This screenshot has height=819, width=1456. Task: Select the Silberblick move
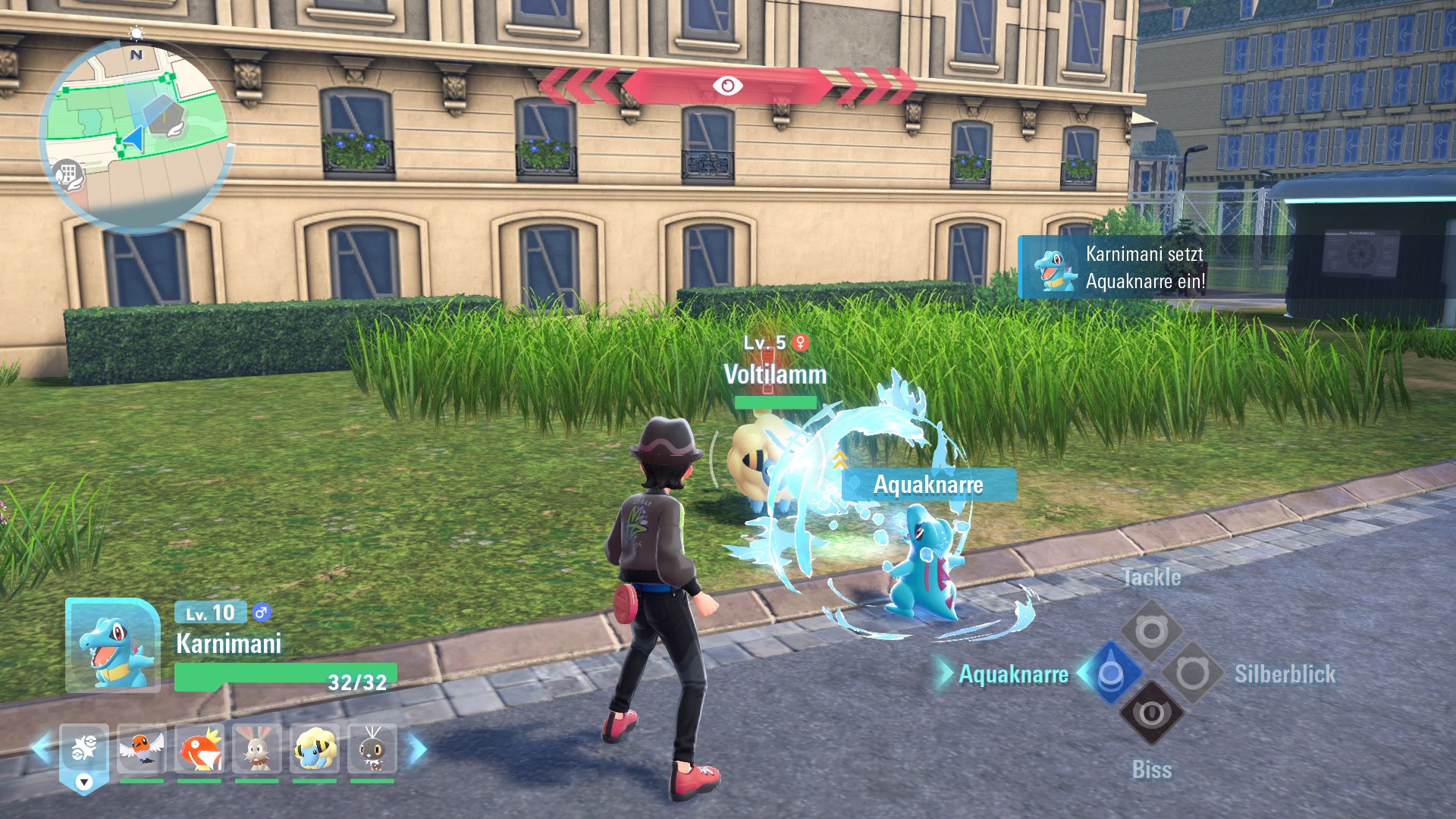pos(1192,673)
